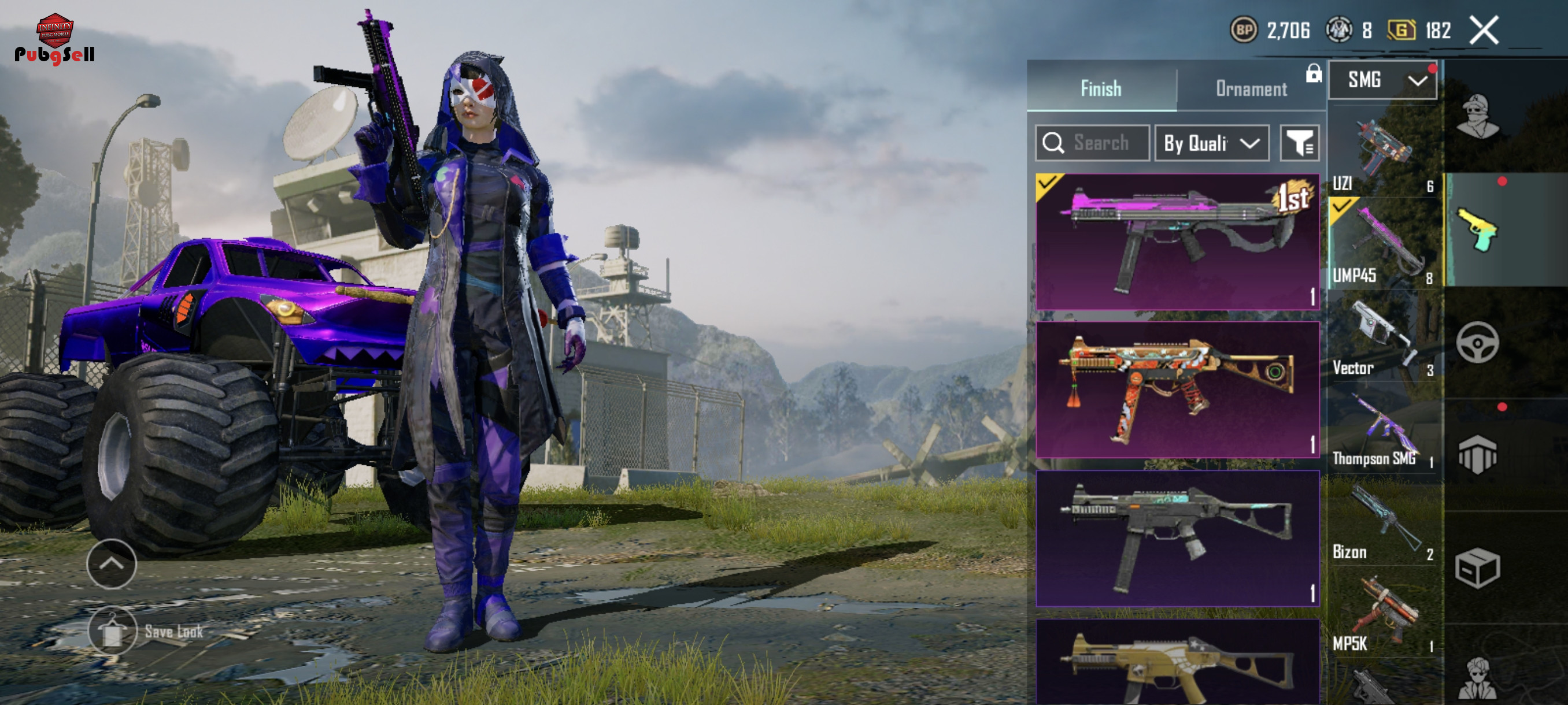The width and height of the screenshot is (1568, 705).
Task: Click the up-arrow circle button
Action: 112,564
